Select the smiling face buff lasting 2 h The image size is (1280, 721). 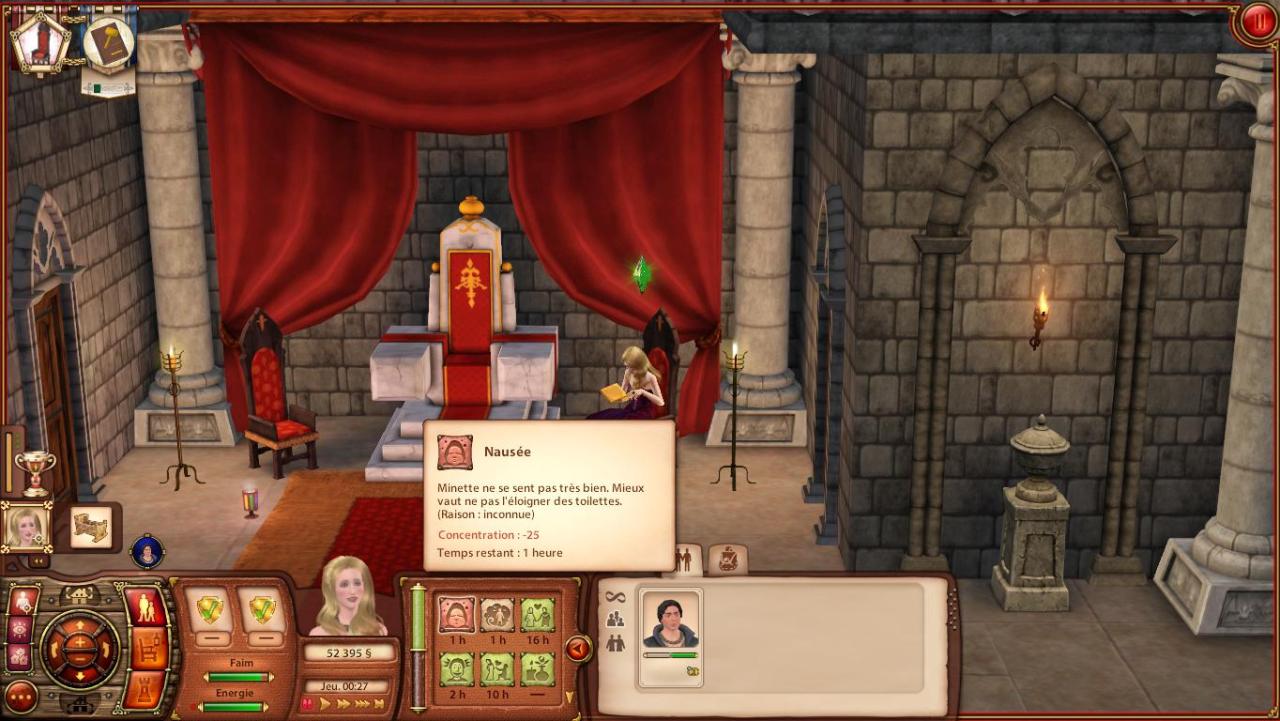tap(457, 668)
